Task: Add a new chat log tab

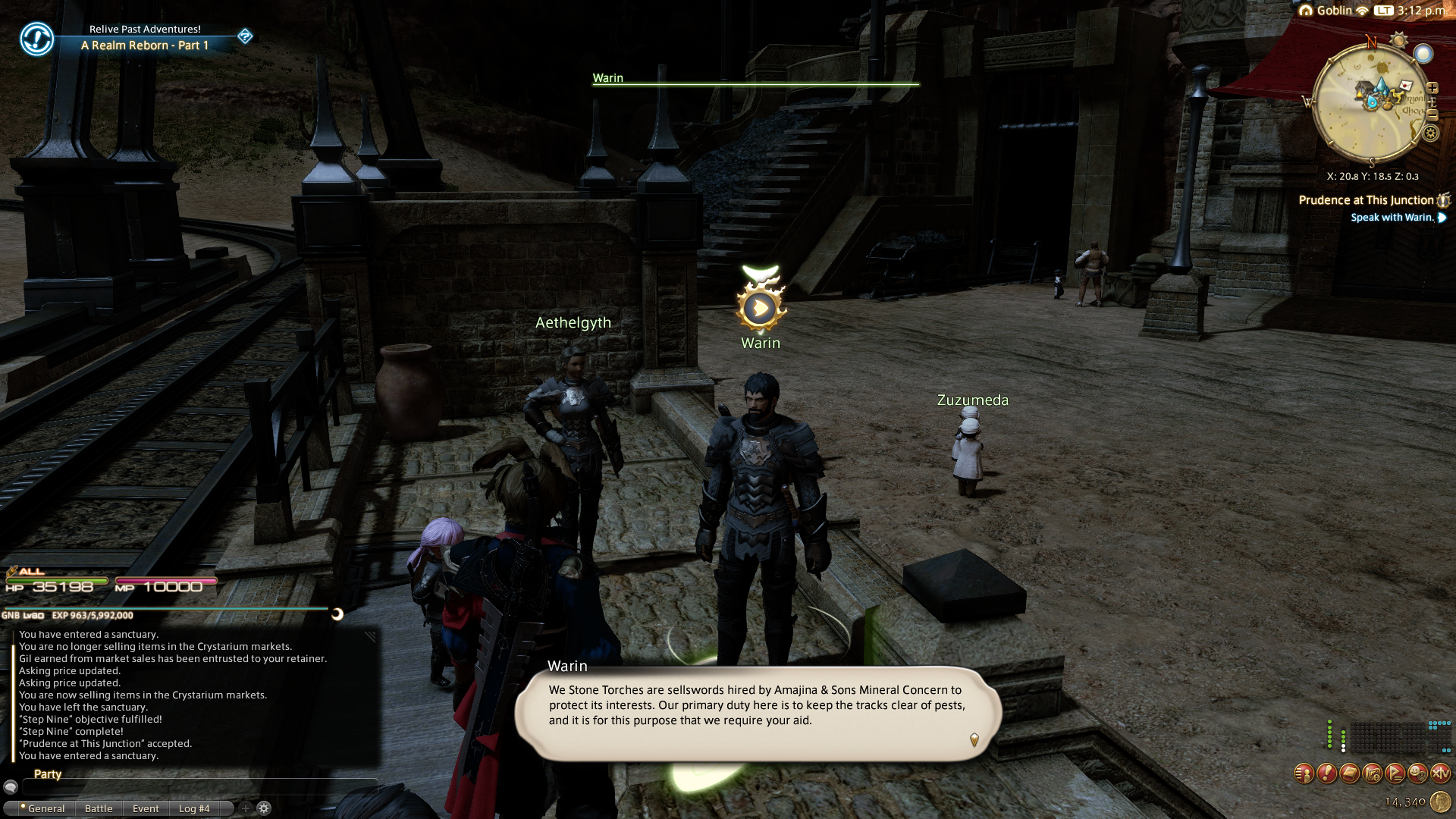Action: tap(245, 808)
